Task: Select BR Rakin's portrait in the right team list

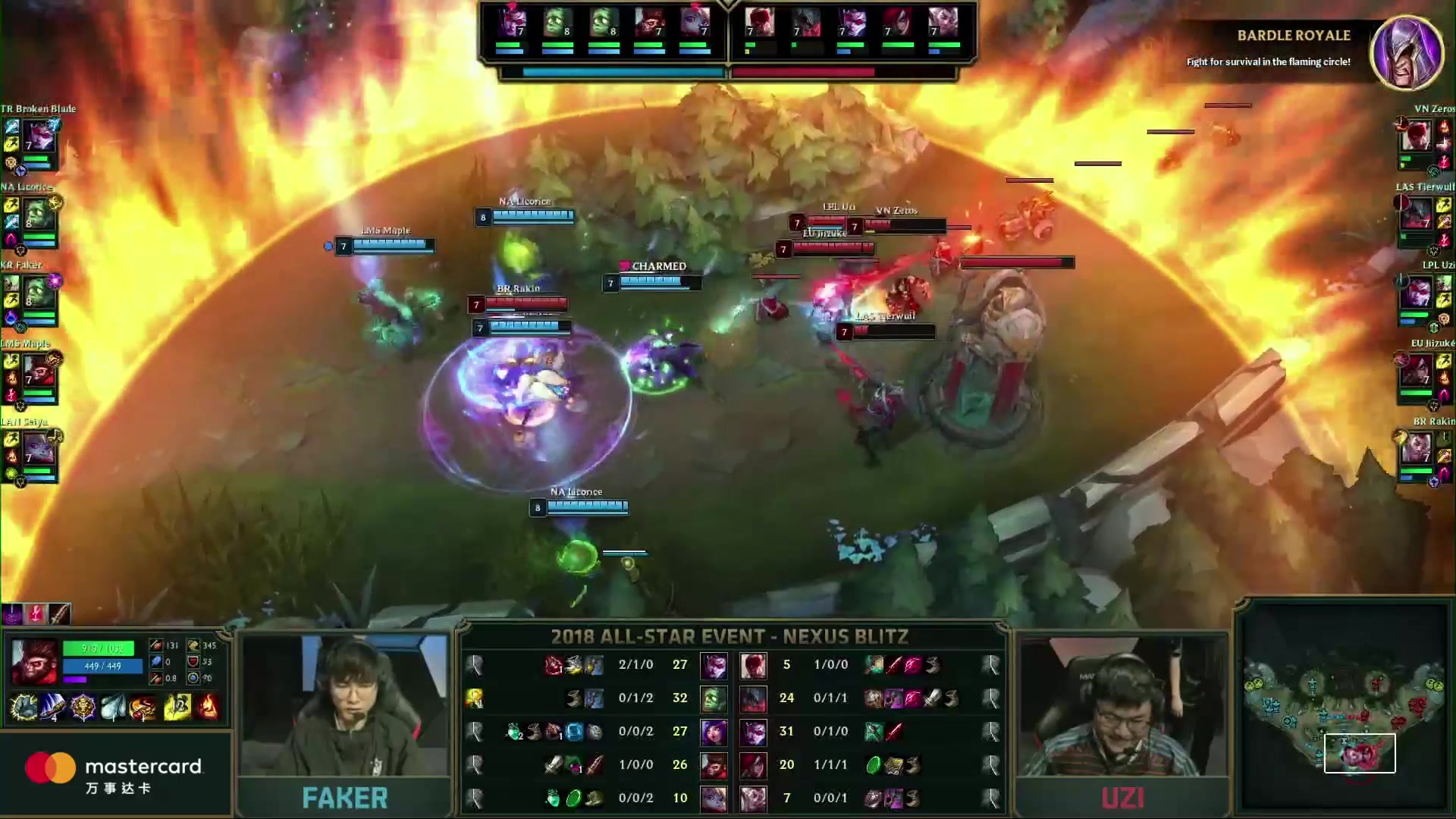Action: pos(1417,450)
